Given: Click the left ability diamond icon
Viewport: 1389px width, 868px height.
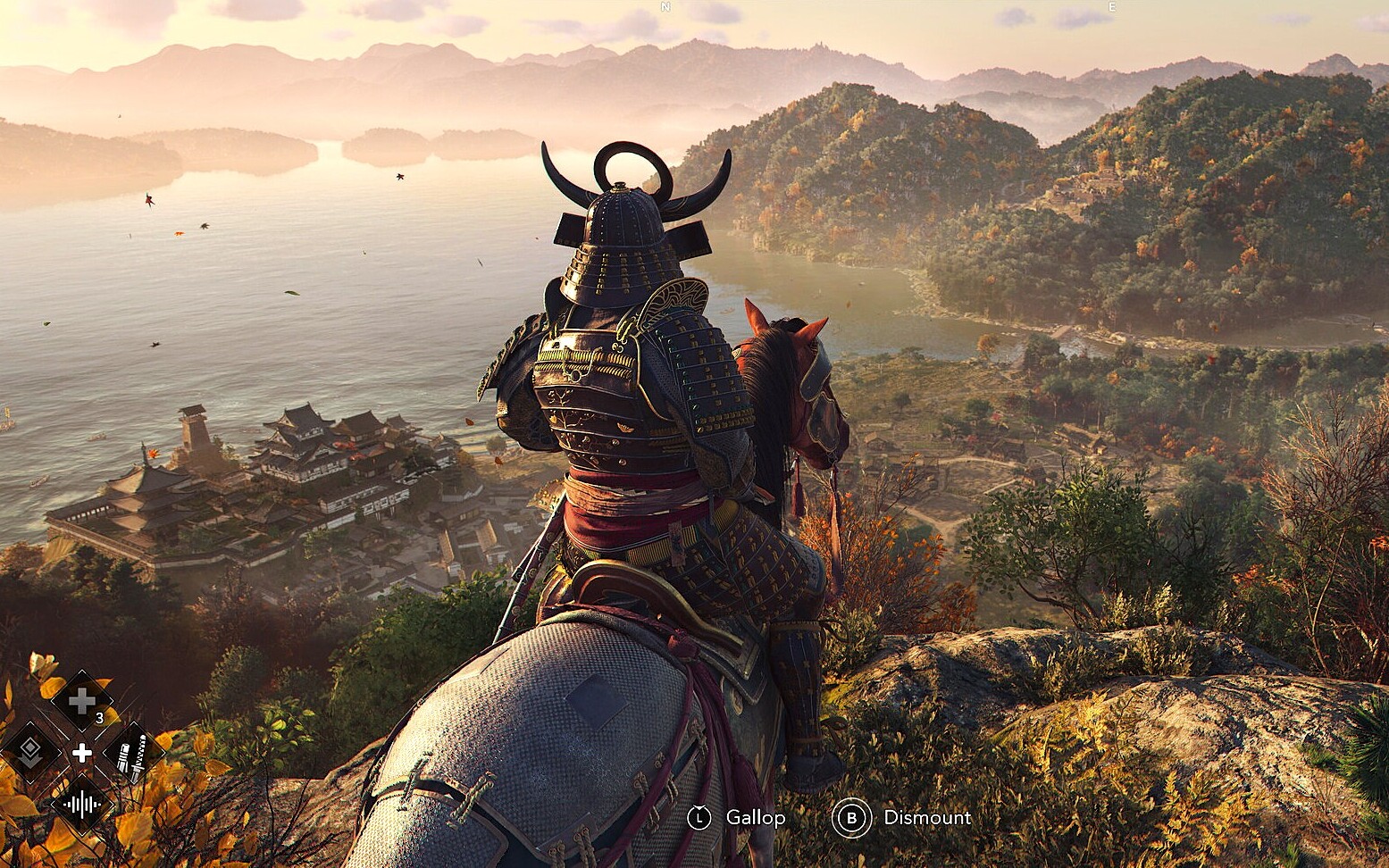Looking at the screenshot, I should (32, 751).
